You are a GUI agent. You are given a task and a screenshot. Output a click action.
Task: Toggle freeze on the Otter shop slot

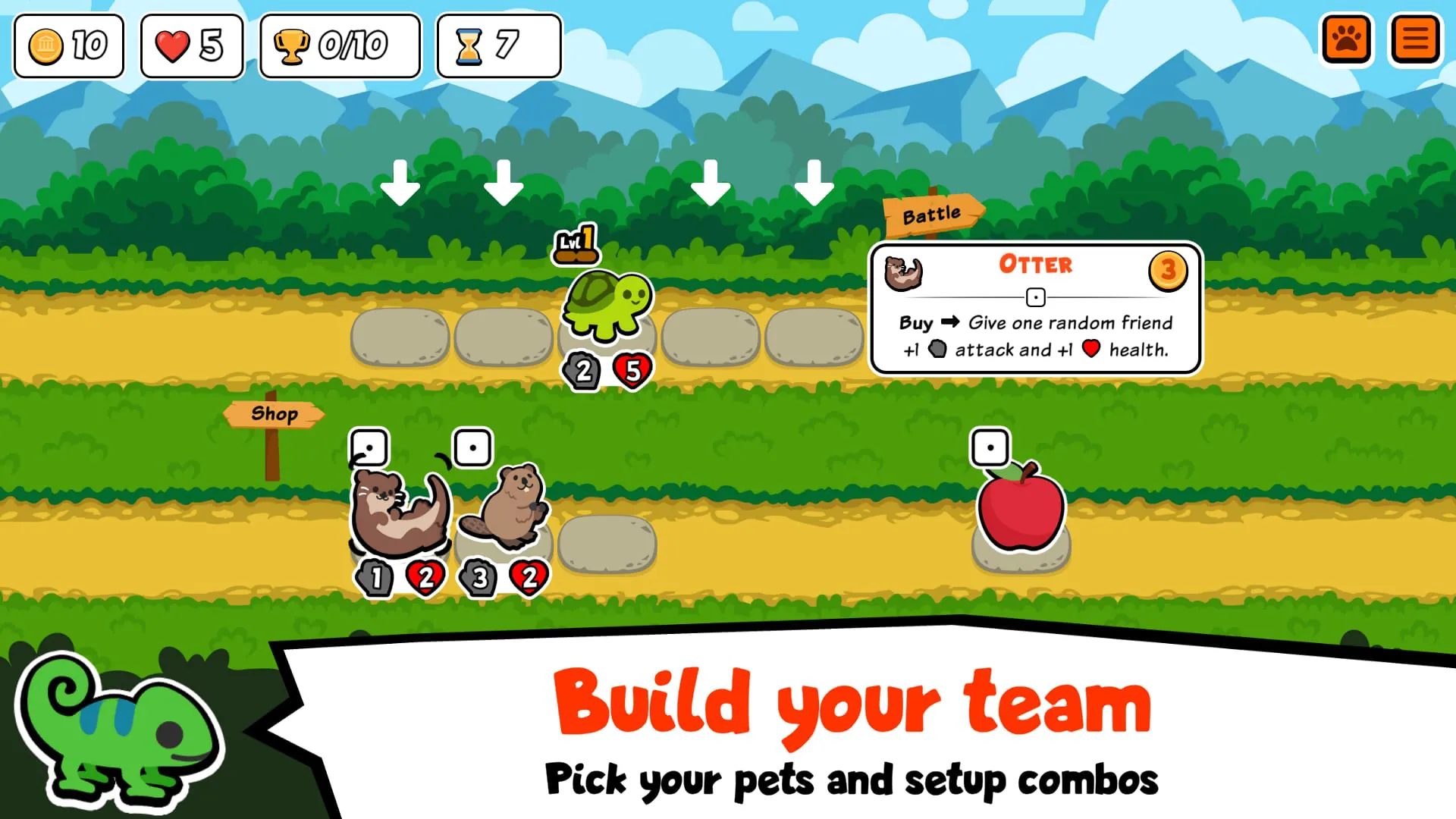369,447
